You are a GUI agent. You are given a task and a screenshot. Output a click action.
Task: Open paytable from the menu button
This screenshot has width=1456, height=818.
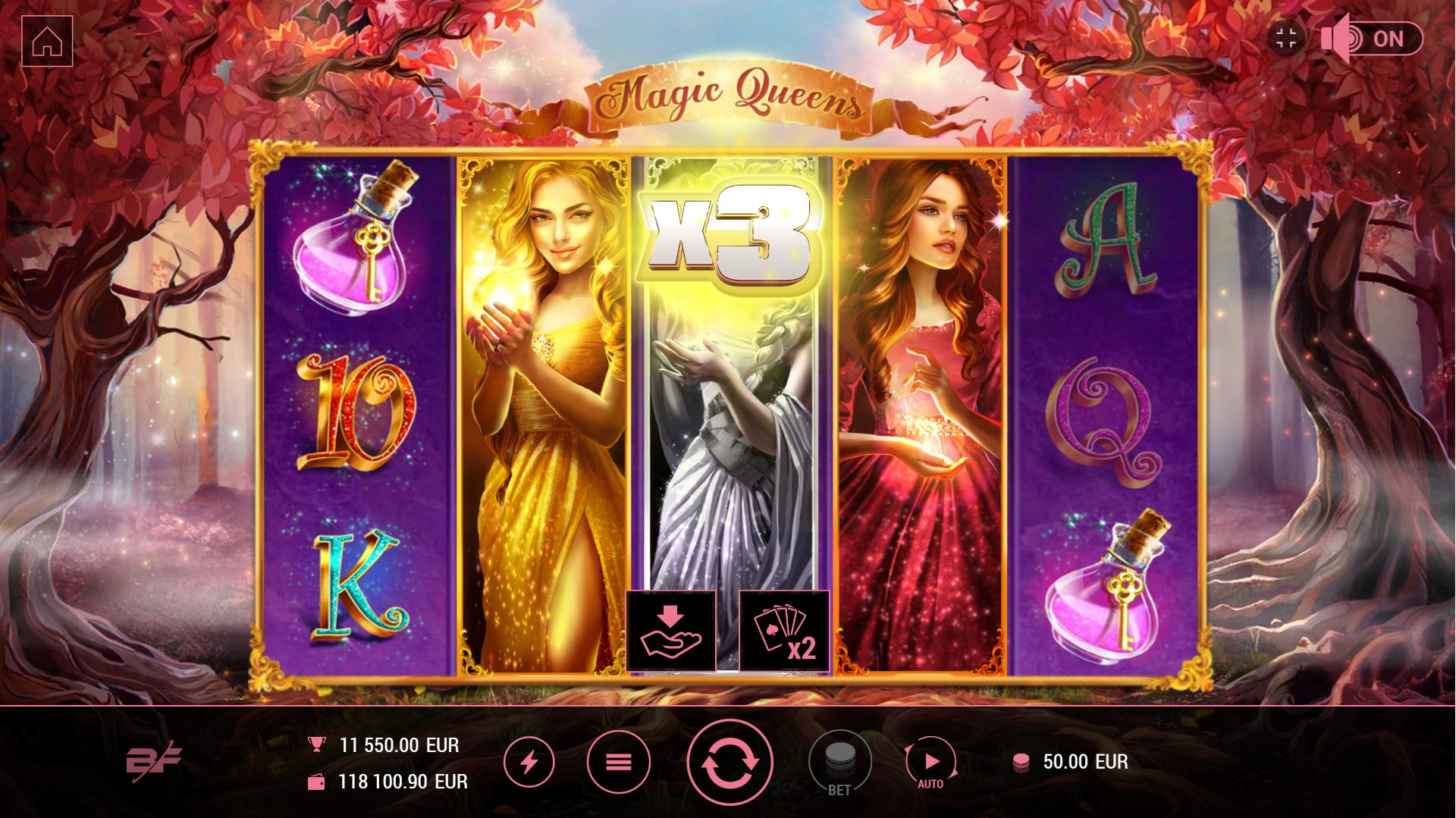coord(620,761)
